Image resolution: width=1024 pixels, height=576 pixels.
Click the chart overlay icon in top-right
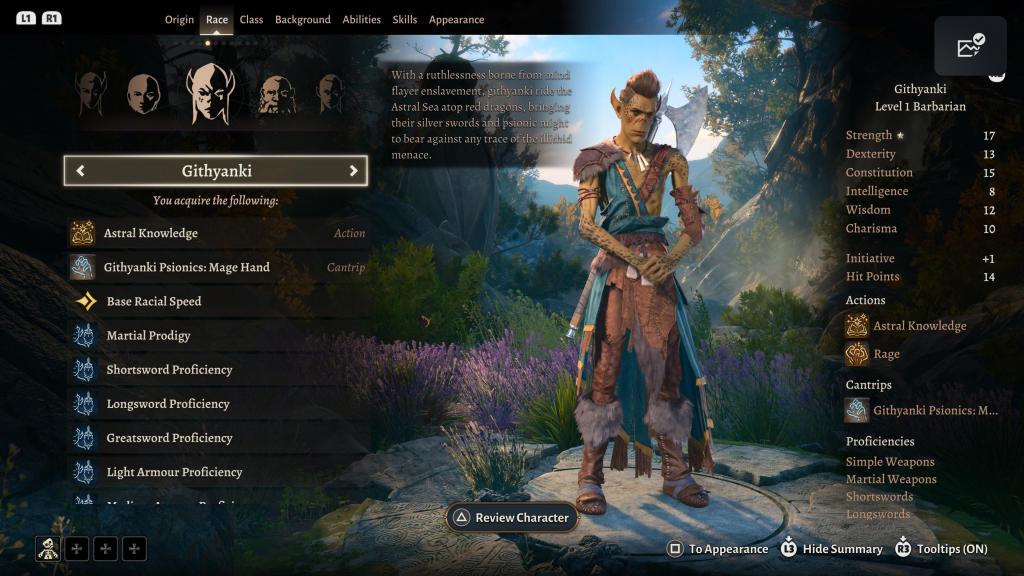point(970,47)
